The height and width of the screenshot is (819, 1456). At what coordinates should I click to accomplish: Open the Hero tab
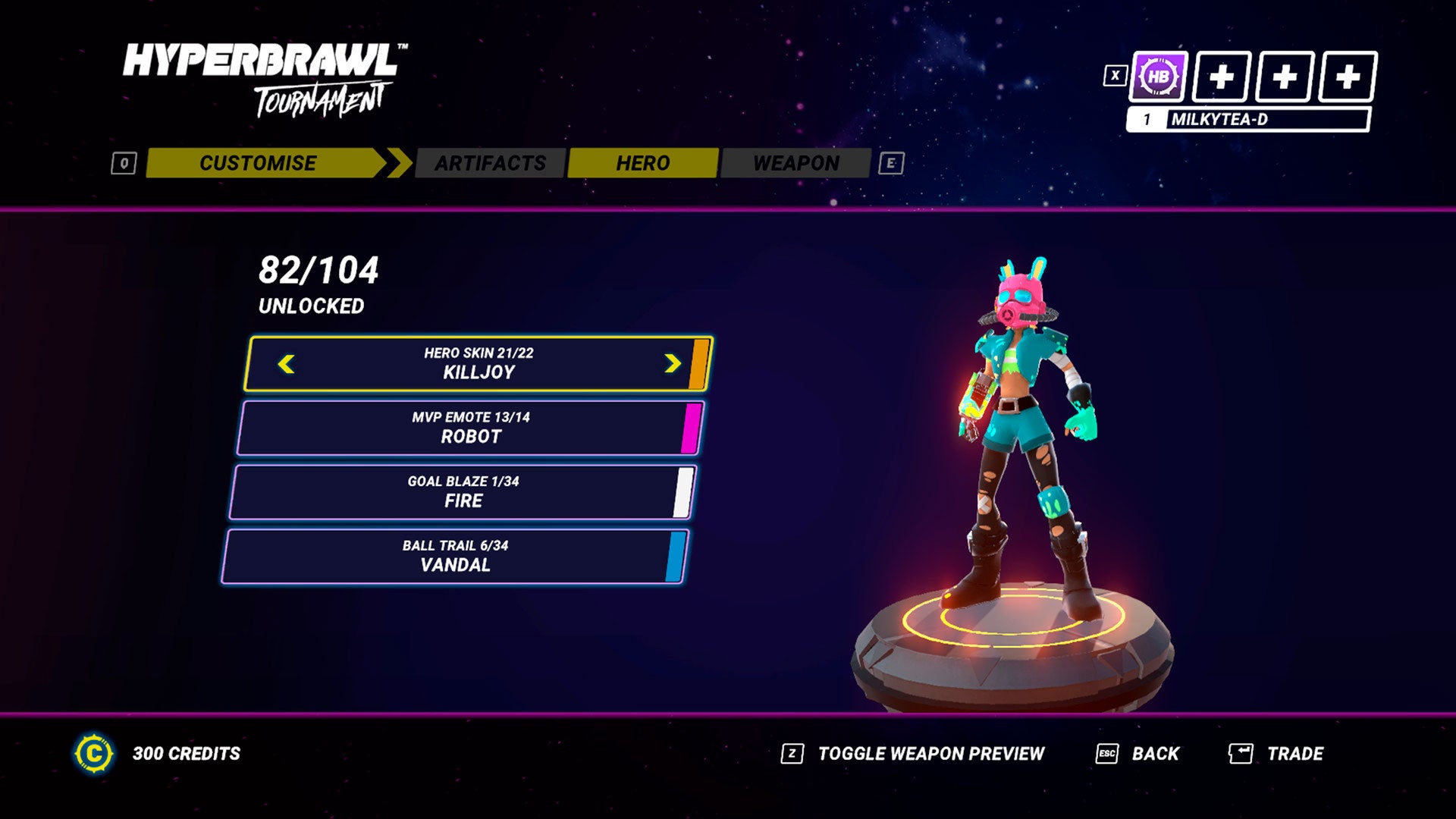(x=642, y=163)
